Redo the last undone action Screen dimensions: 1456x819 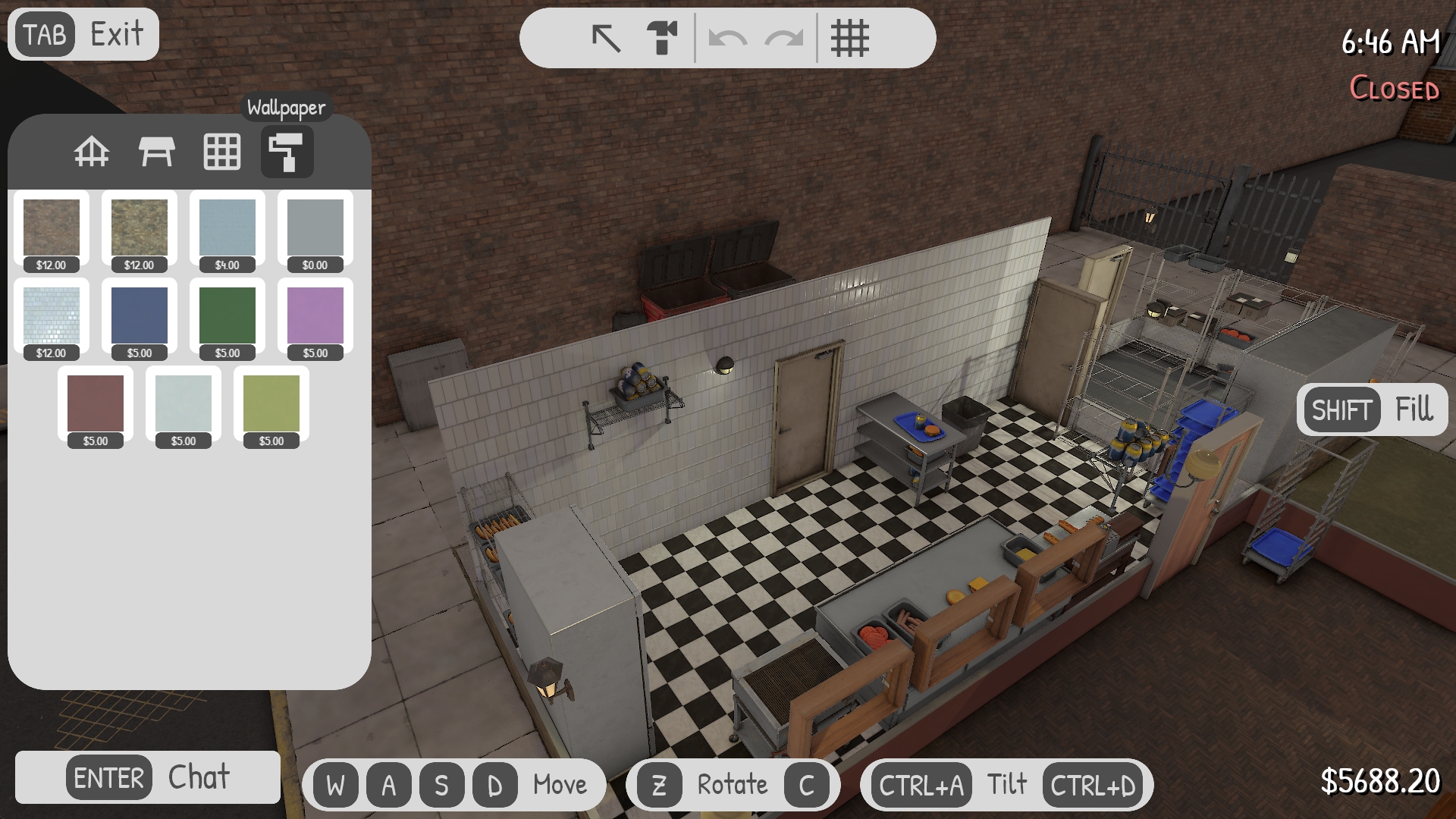click(x=783, y=38)
